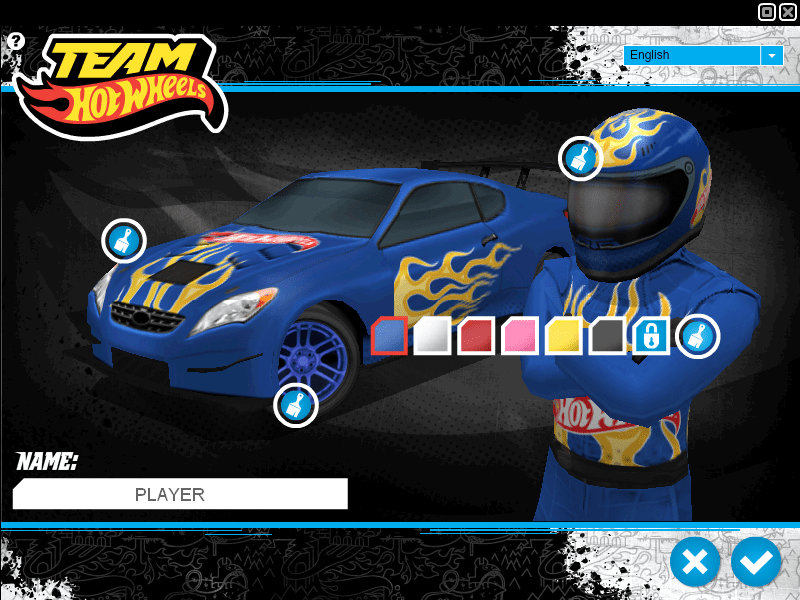Select the blue color swatch

click(389, 336)
